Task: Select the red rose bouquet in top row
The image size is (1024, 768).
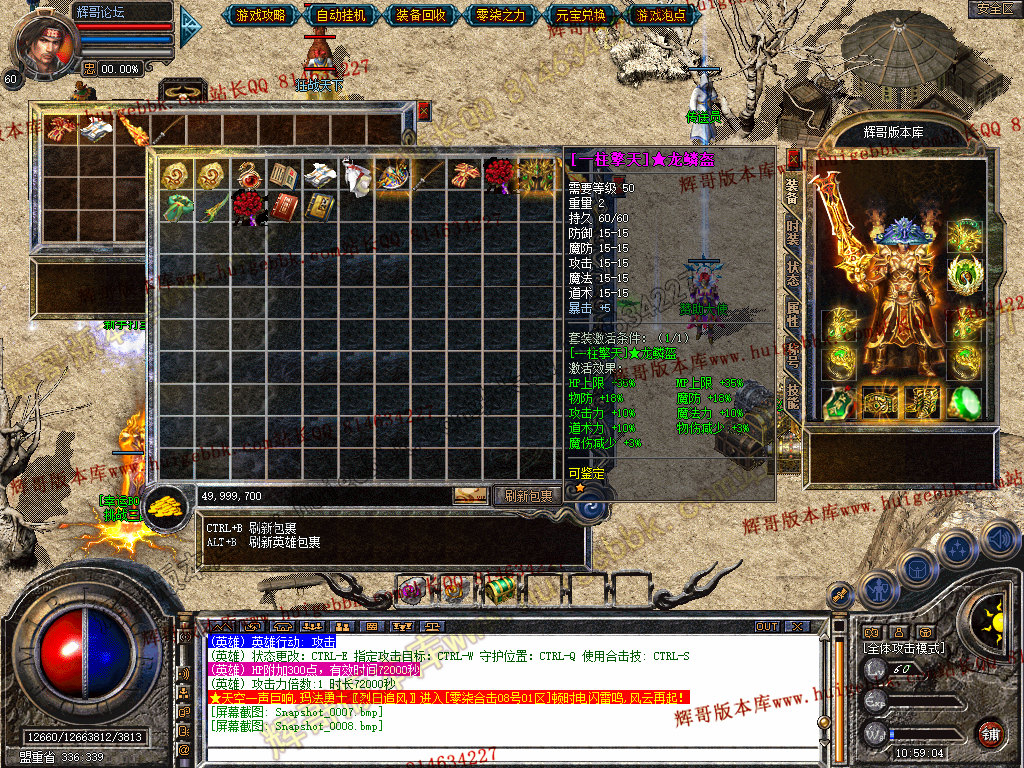Action: pos(499,176)
